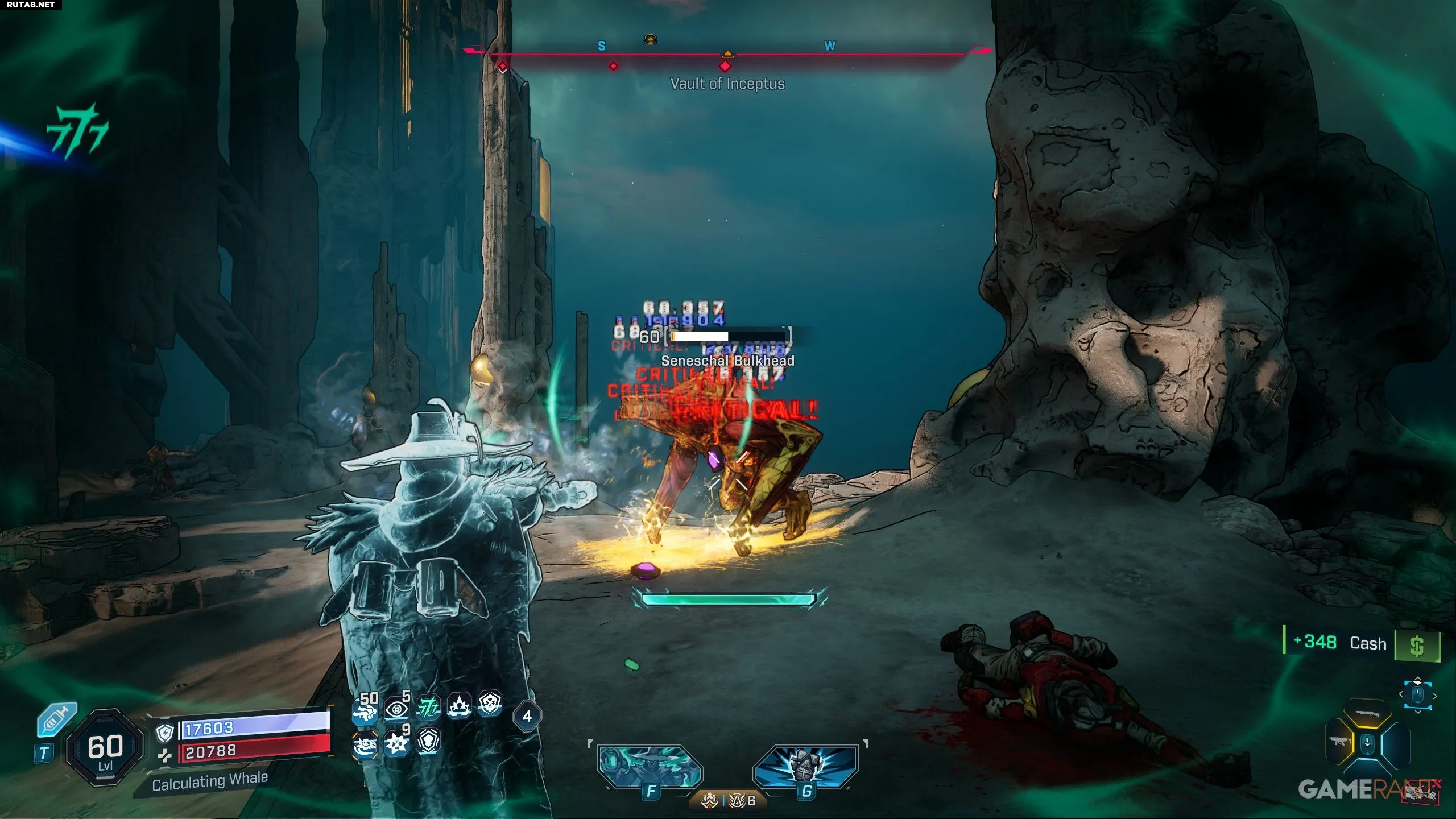Click the crowned figure buff icon
1456x819 pixels.
459,706
